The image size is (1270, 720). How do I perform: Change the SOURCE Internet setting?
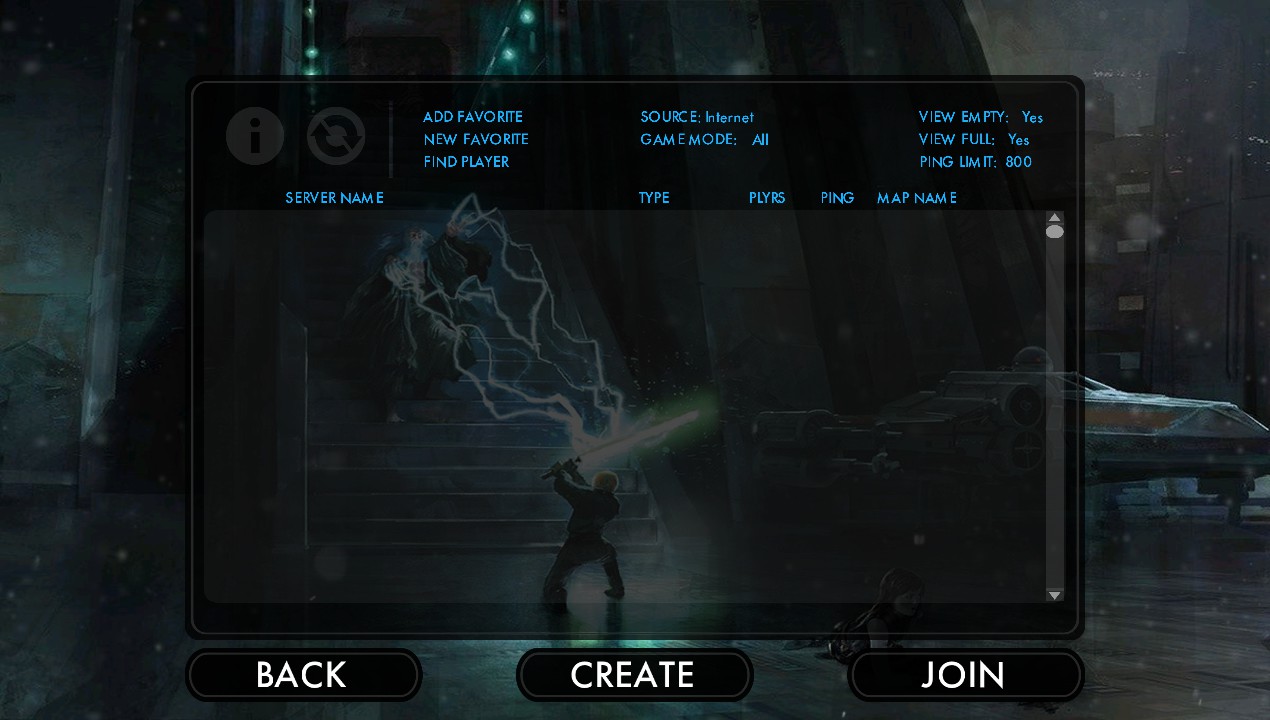click(697, 117)
